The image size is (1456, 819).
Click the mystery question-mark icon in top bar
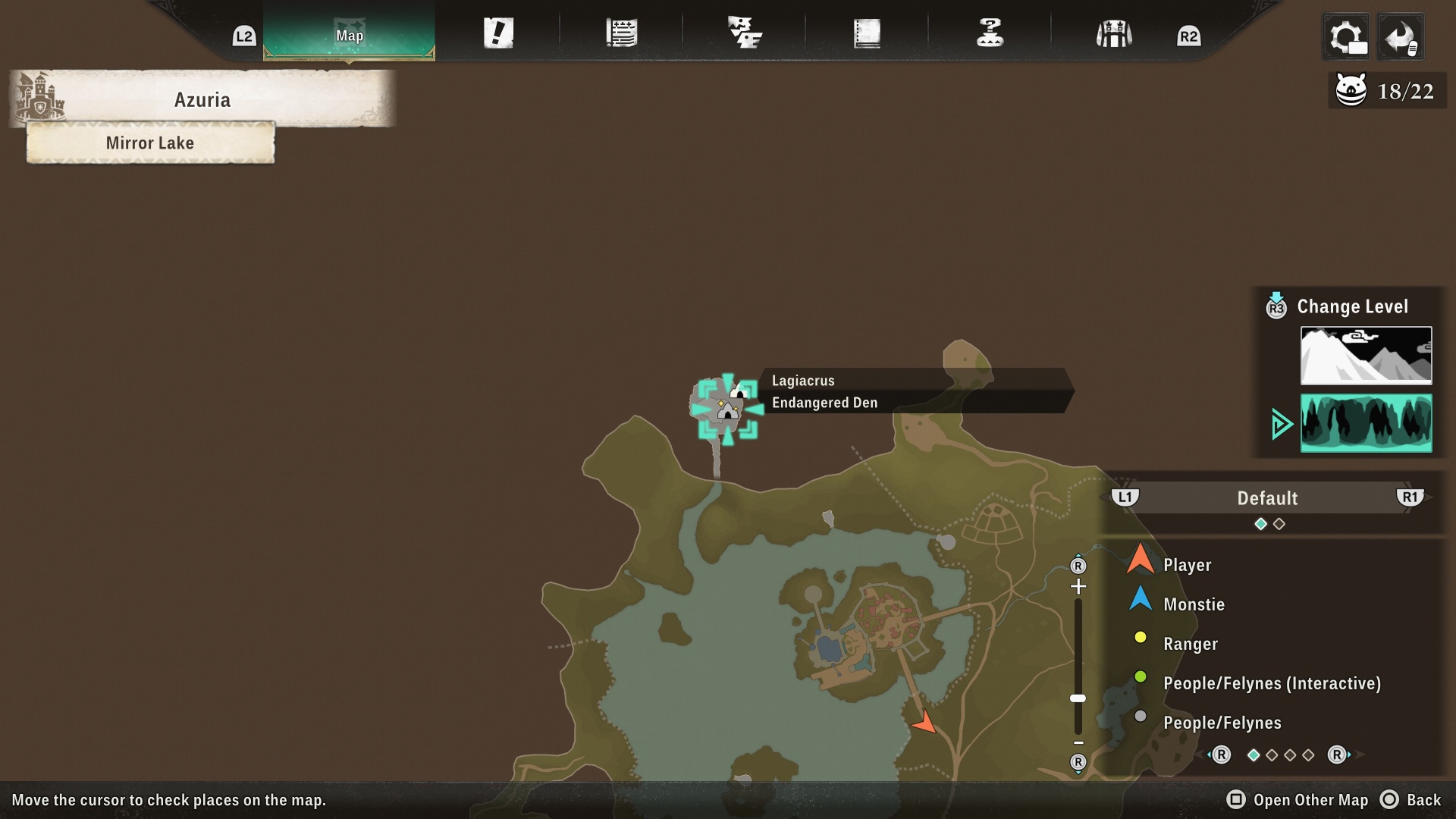pos(990,33)
